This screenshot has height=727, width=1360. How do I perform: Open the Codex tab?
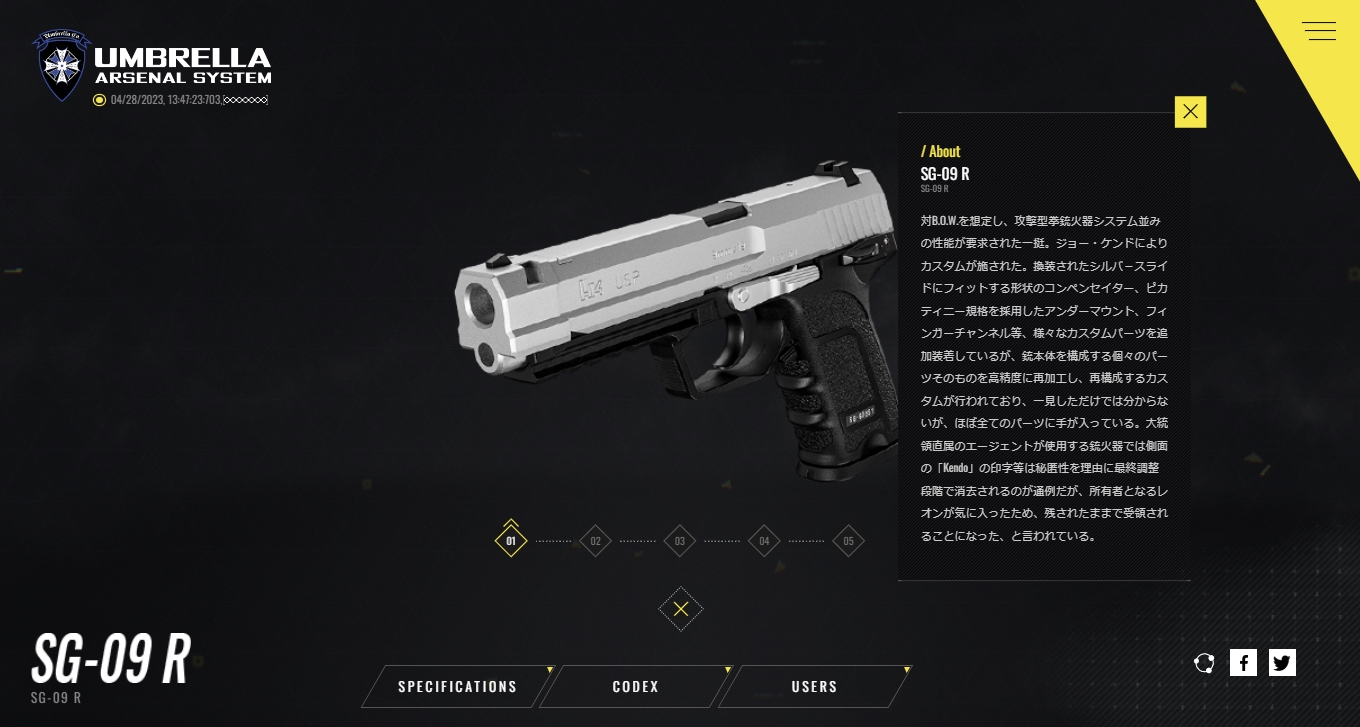pos(636,687)
